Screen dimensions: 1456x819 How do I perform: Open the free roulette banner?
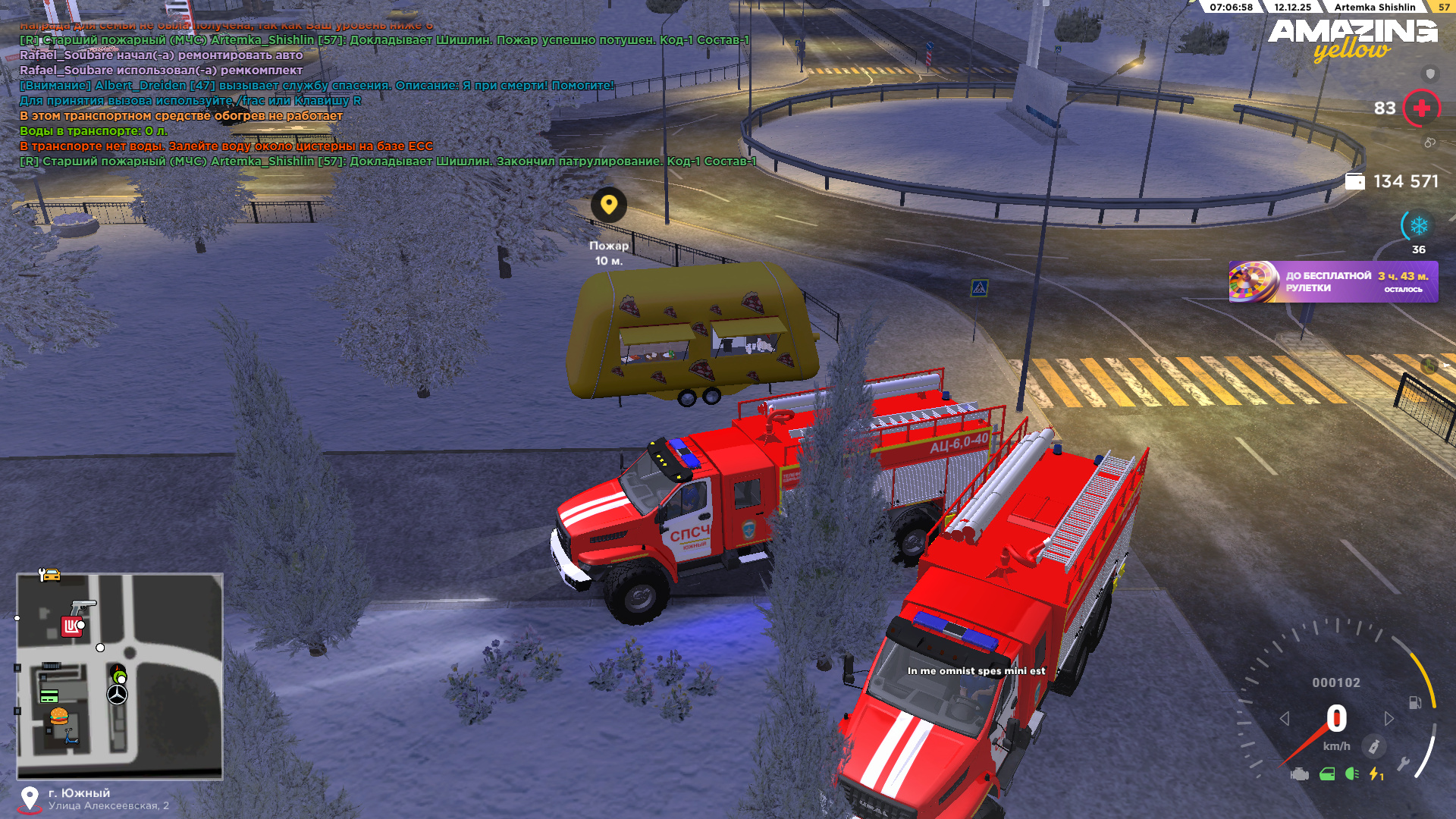point(1332,281)
